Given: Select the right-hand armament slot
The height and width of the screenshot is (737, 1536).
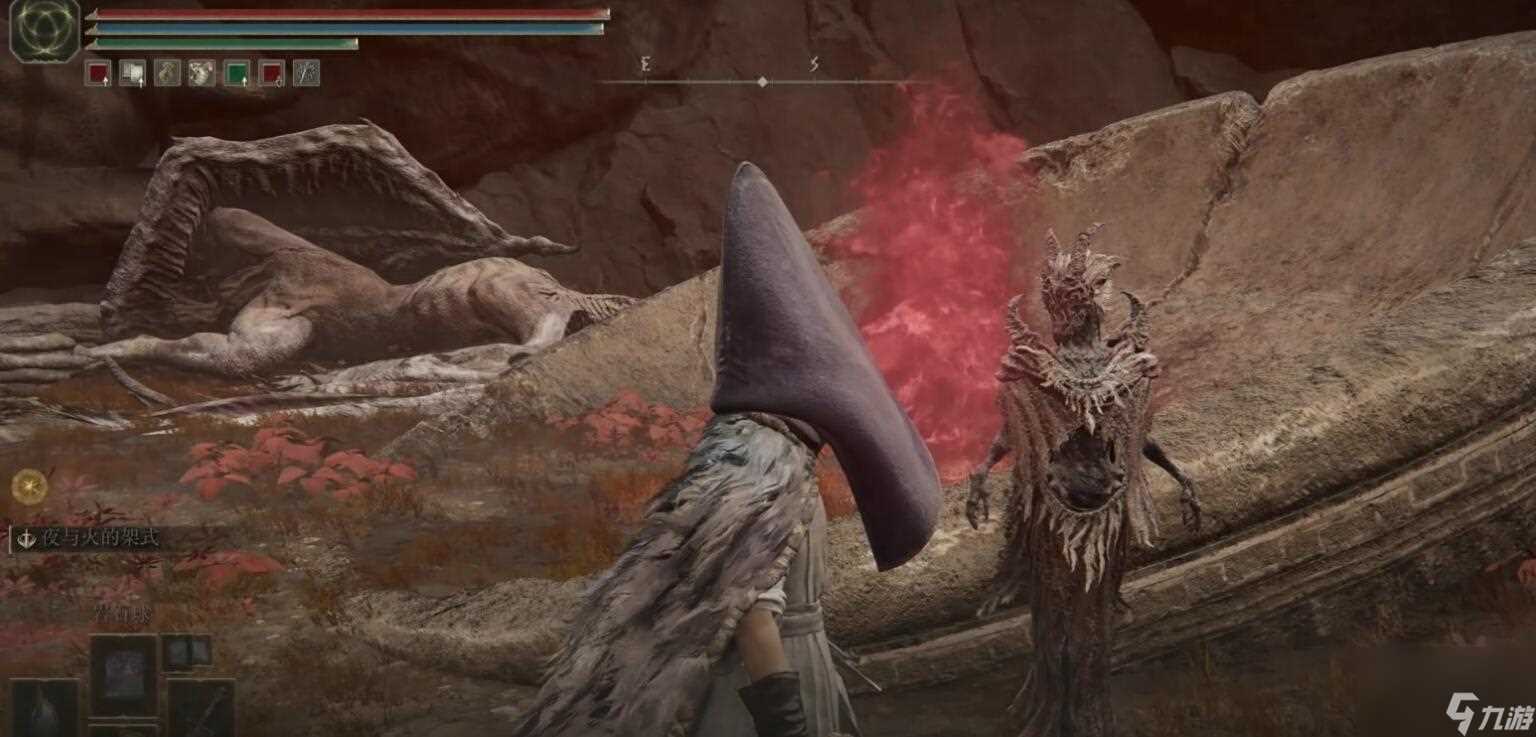Looking at the screenshot, I should tap(201, 707).
